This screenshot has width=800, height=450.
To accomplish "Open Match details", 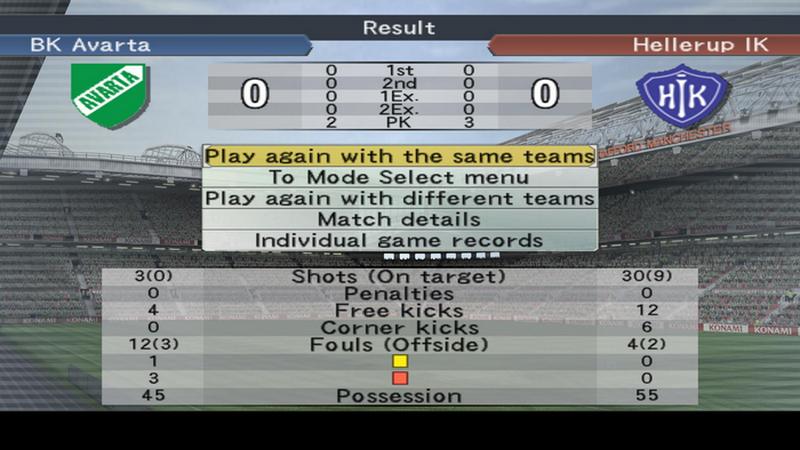I will pos(399,219).
